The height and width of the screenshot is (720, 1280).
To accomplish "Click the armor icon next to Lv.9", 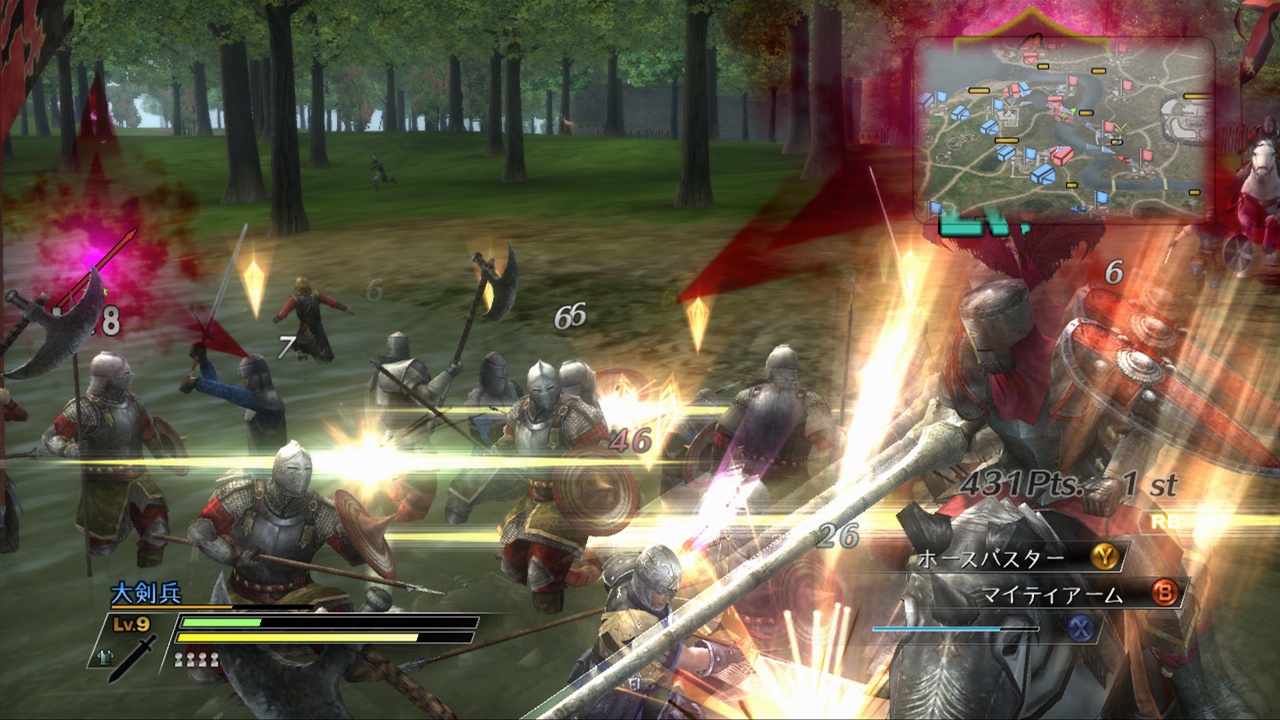I will coord(105,657).
